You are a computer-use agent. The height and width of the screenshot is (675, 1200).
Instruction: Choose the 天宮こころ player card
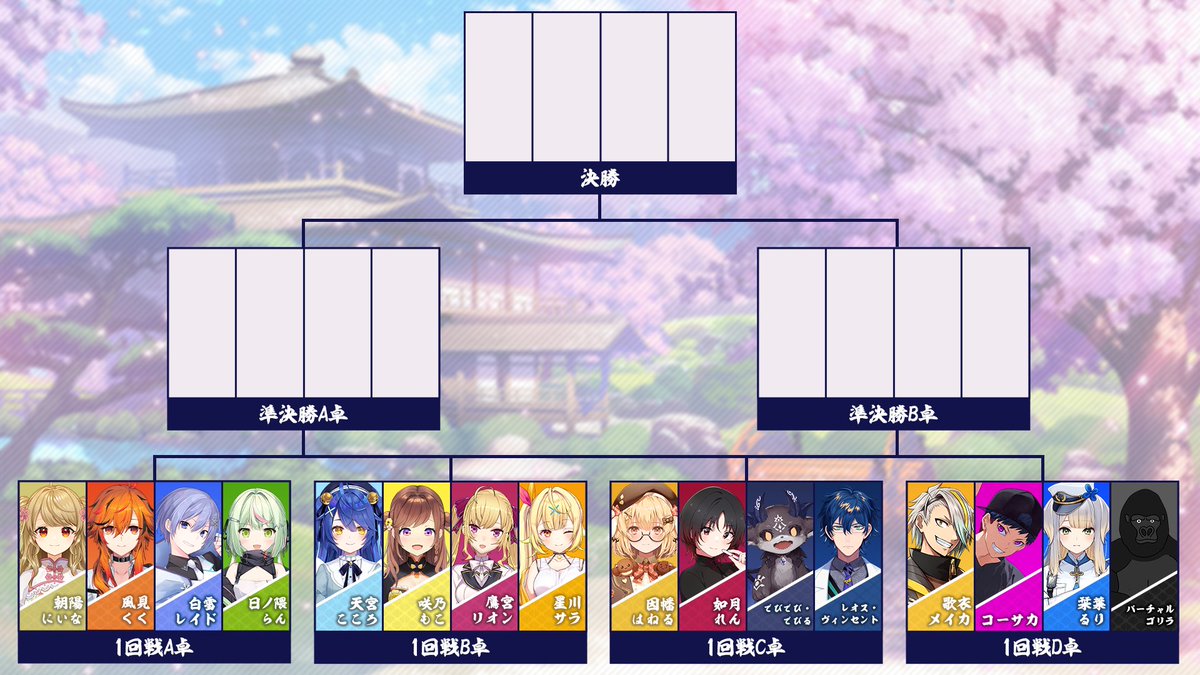click(348, 555)
